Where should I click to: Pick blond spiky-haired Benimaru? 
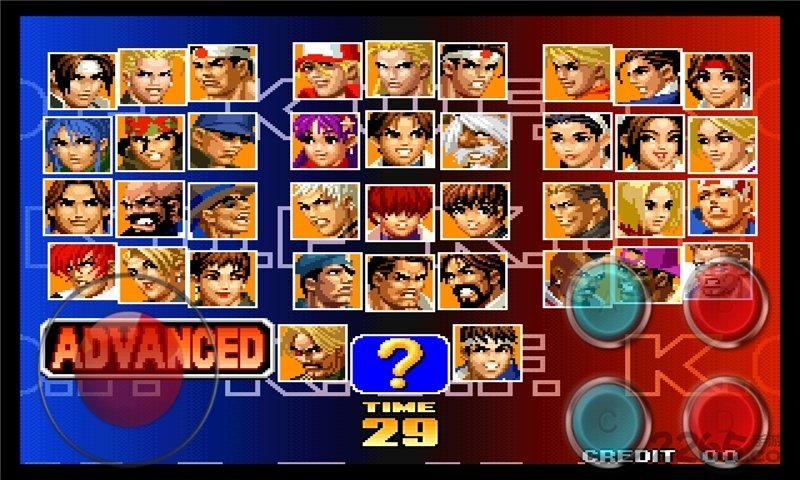pyautogui.click(x=152, y=75)
